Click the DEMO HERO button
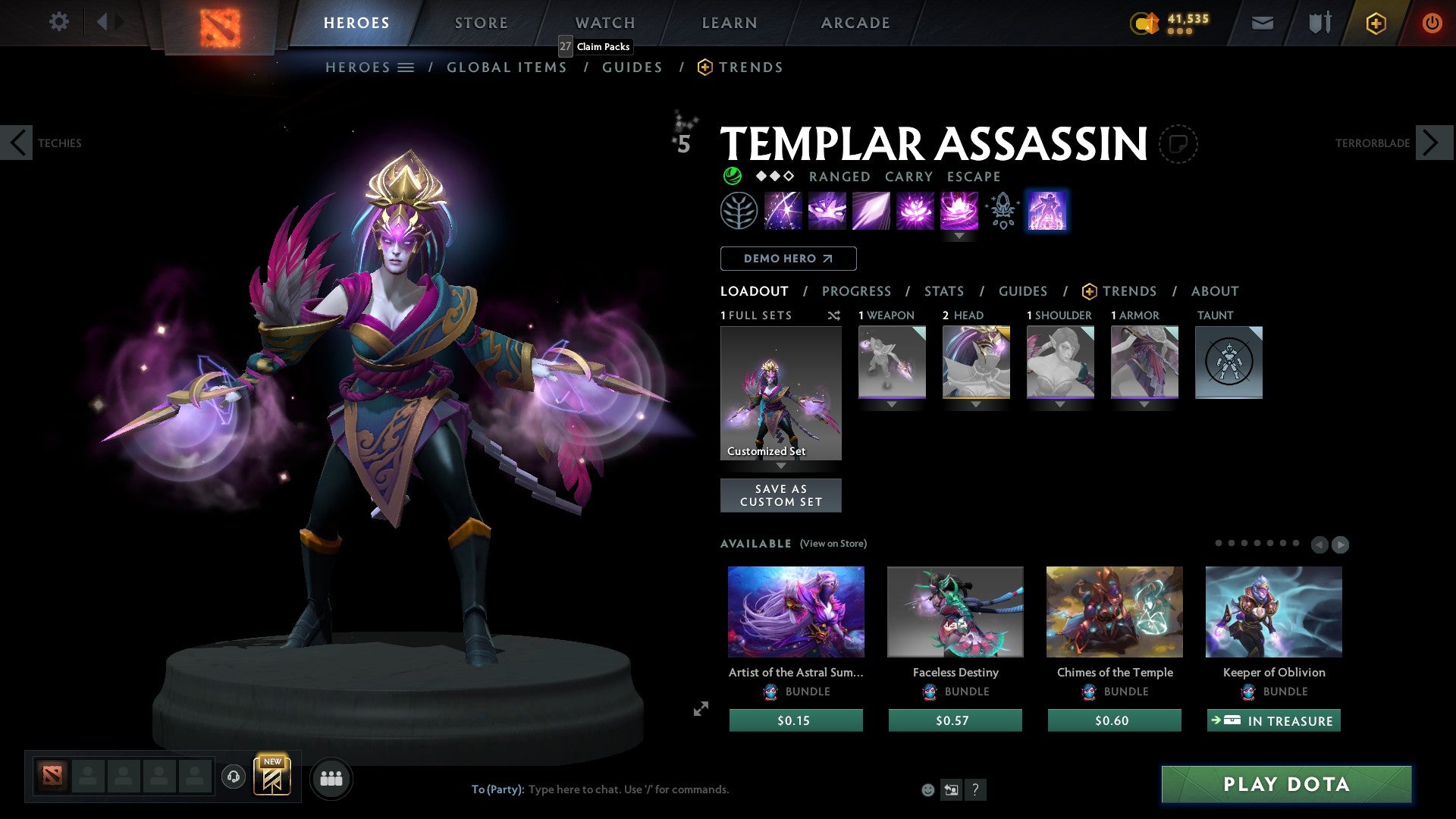The height and width of the screenshot is (819, 1456). (788, 259)
